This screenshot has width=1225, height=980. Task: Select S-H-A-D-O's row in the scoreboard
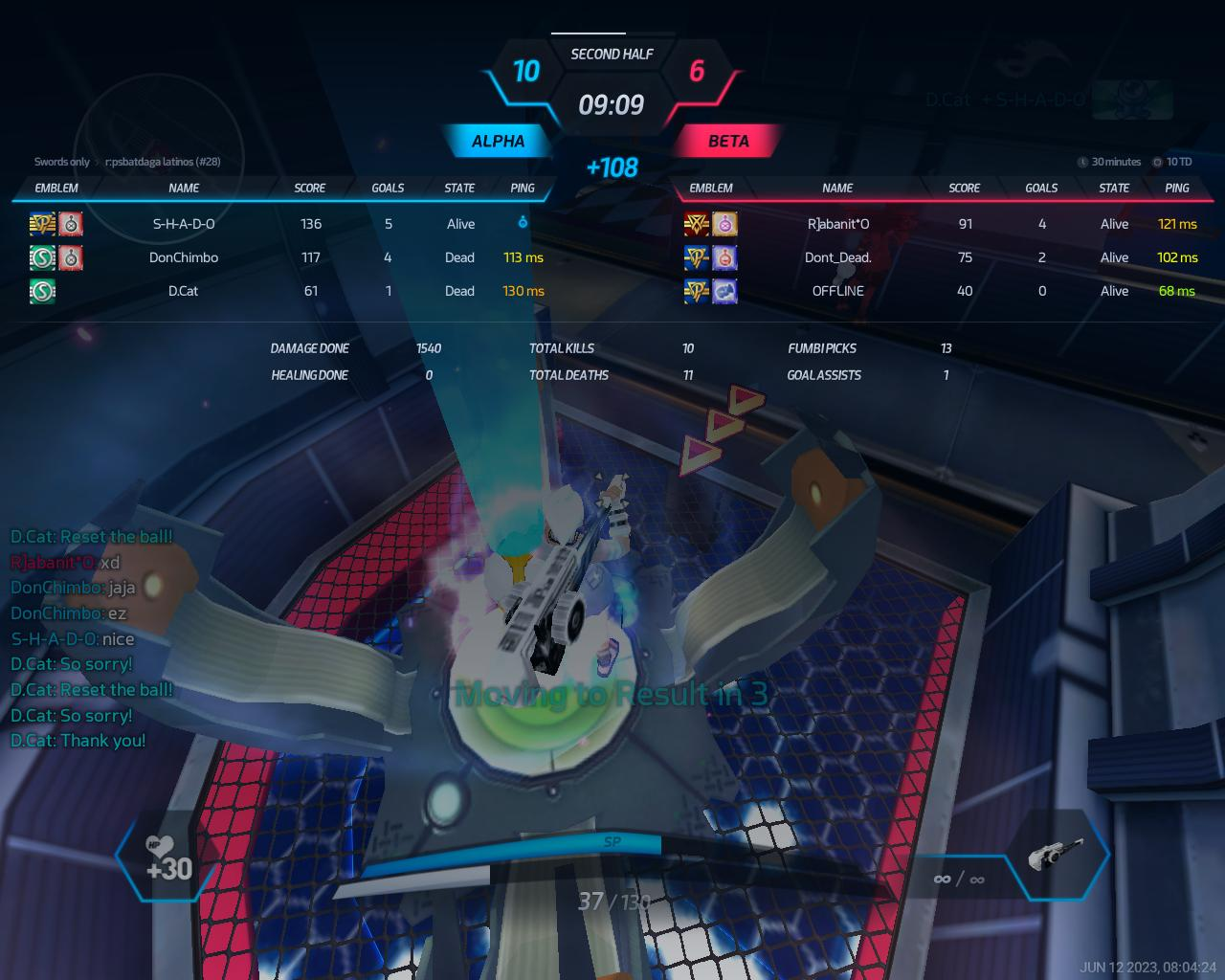coord(184,224)
